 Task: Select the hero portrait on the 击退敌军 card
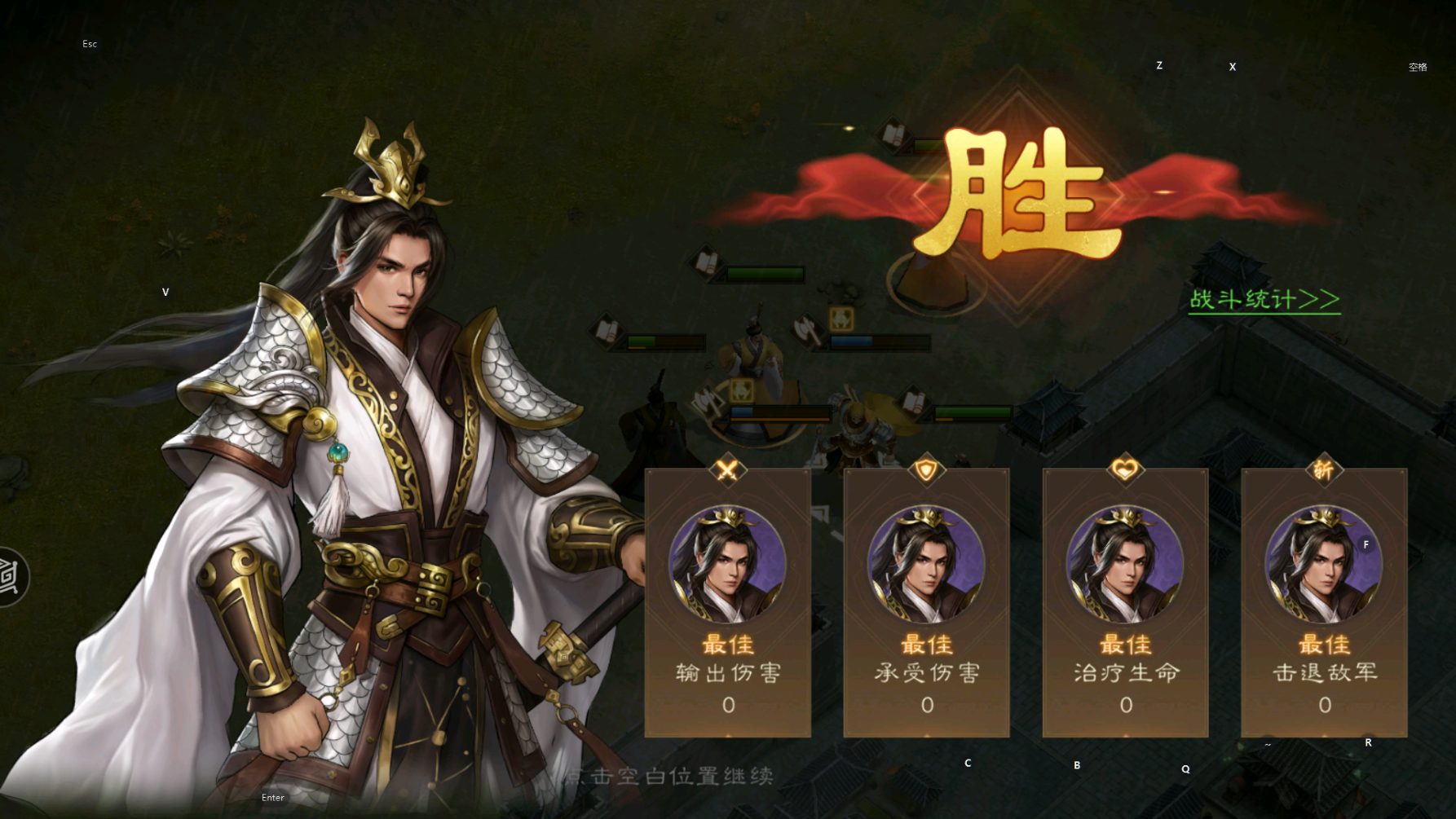click(1325, 562)
